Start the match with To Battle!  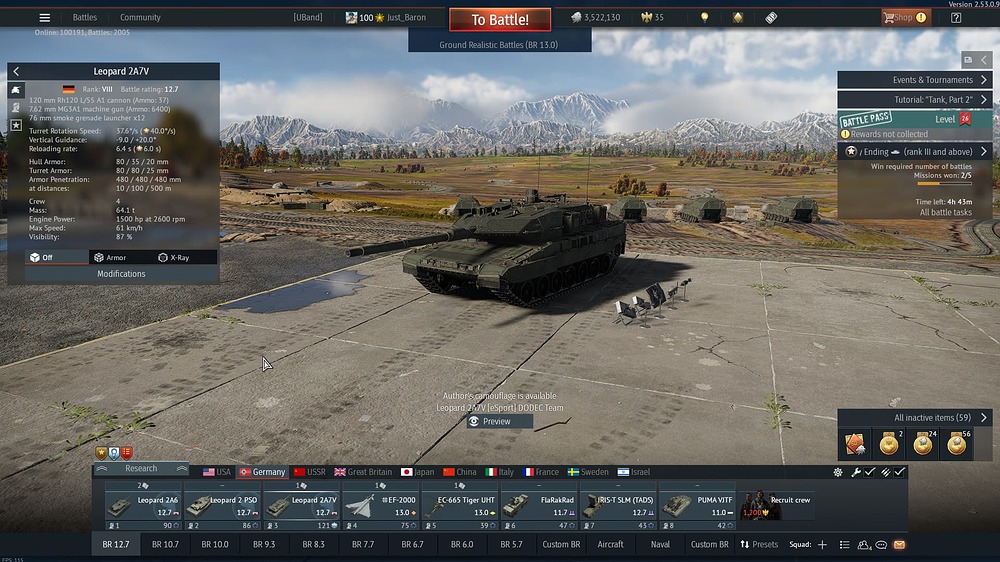coord(499,20)
